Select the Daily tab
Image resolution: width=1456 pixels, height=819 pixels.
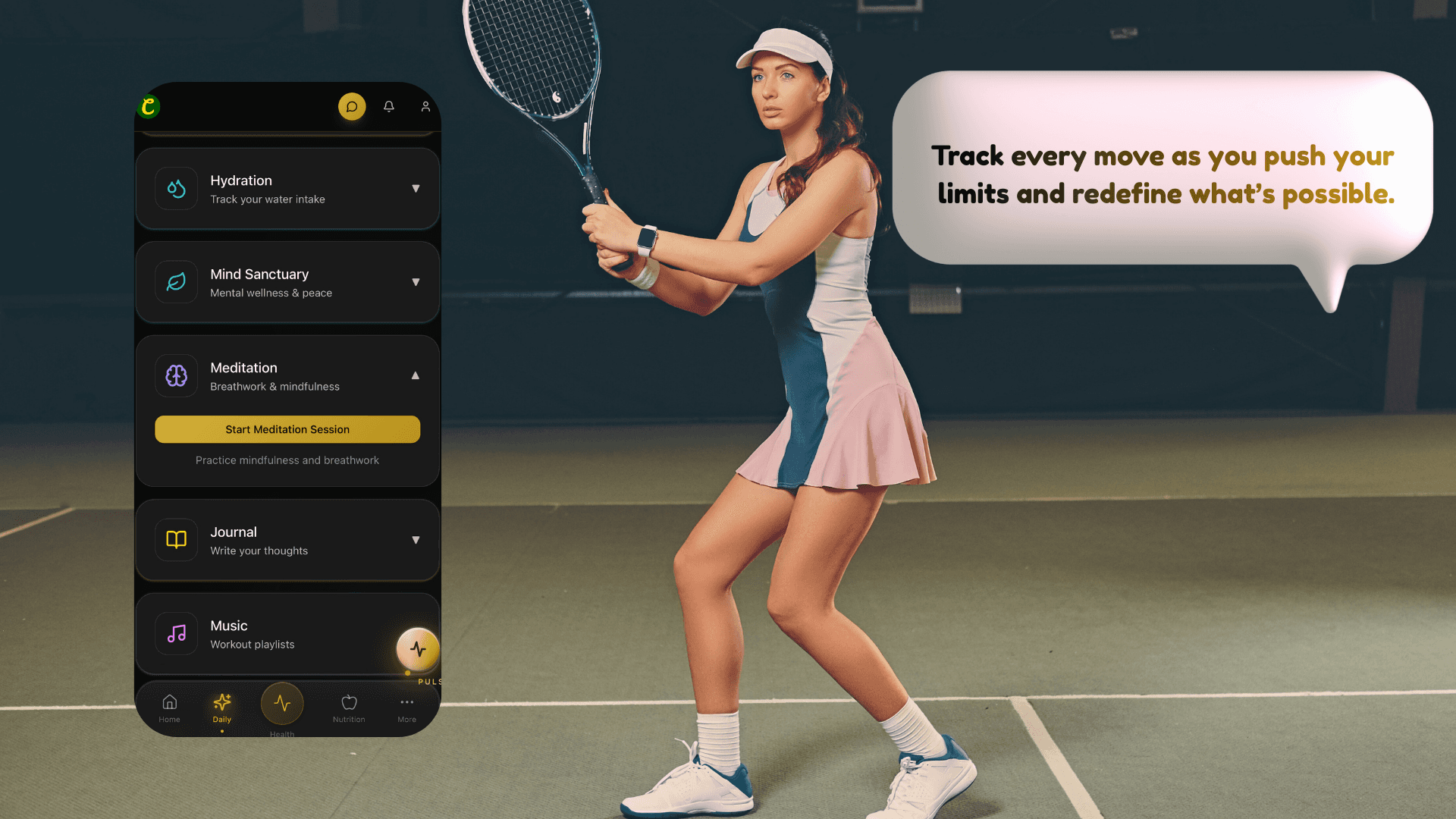pyautogui.click(x=222, y=708)
